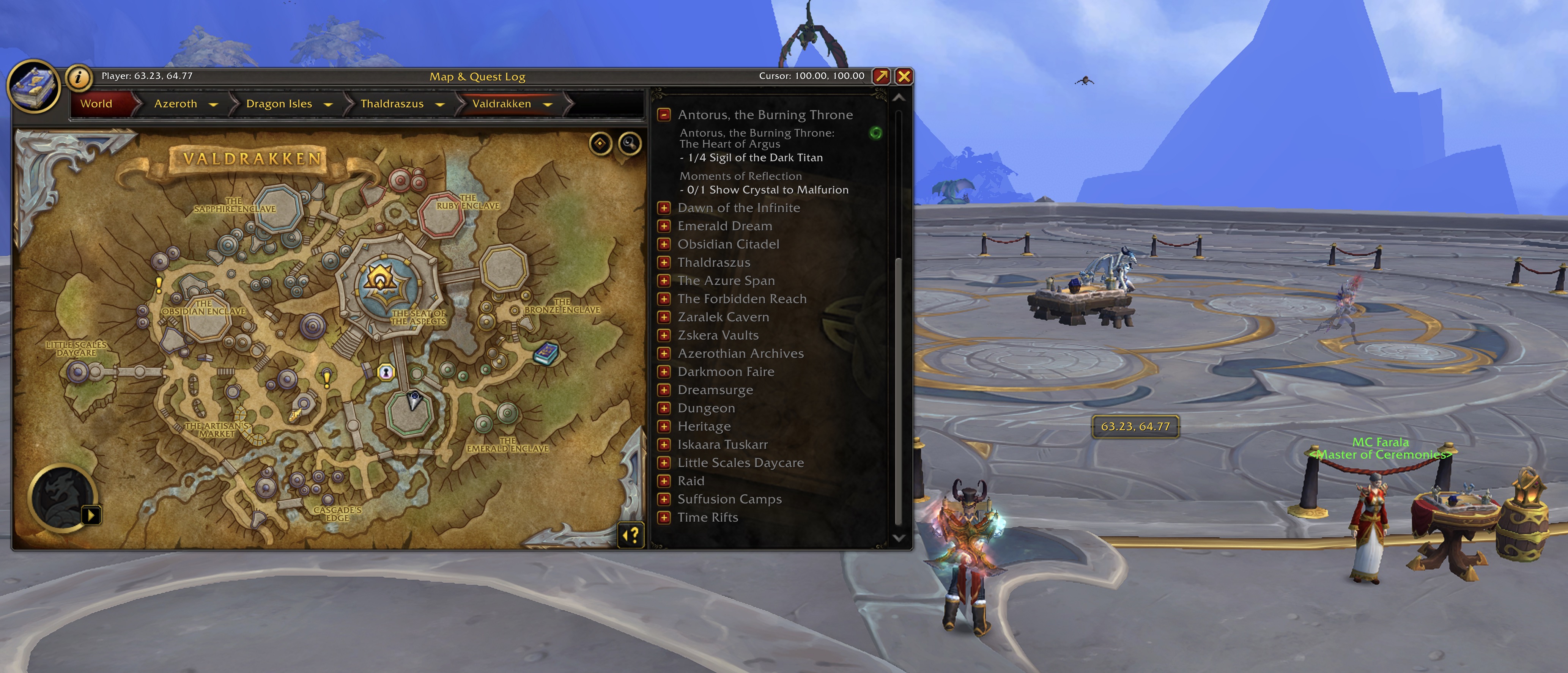Select the blue book marker on map
1568x673 pixels.
pyautogui.click(x=545, y=354)
